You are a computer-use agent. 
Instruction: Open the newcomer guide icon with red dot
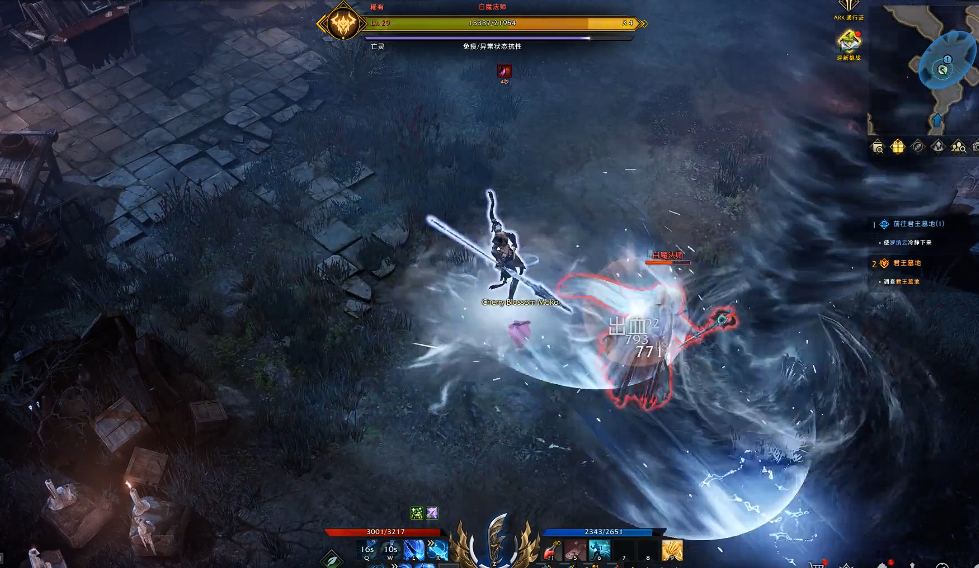pyautogui.click(x=849, y=40)
